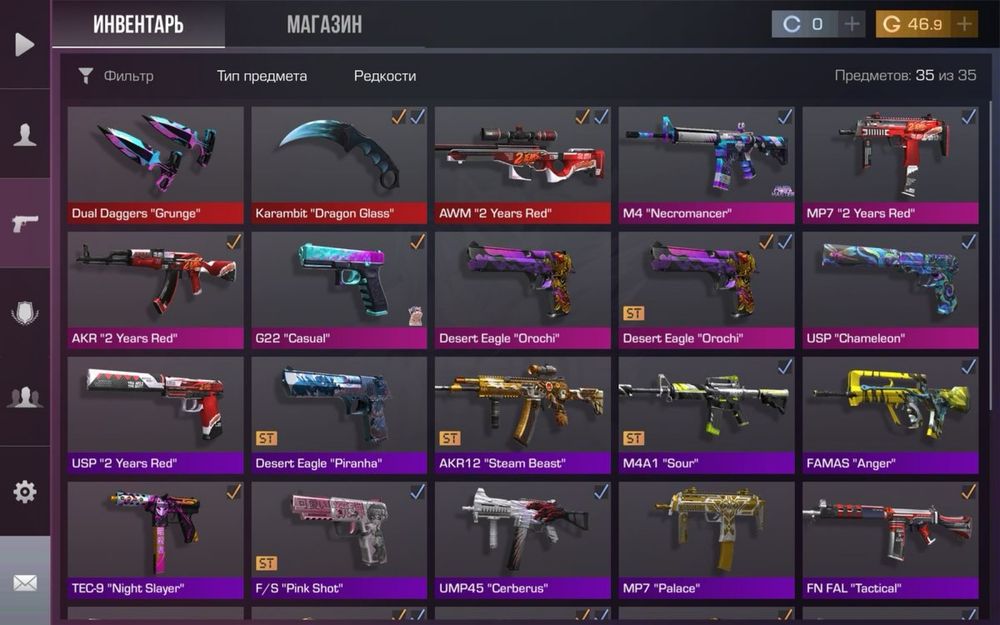1000x625 pixels.
Task: Select the FAMAS "Anger" skin
Action: [x=891, y=414]
